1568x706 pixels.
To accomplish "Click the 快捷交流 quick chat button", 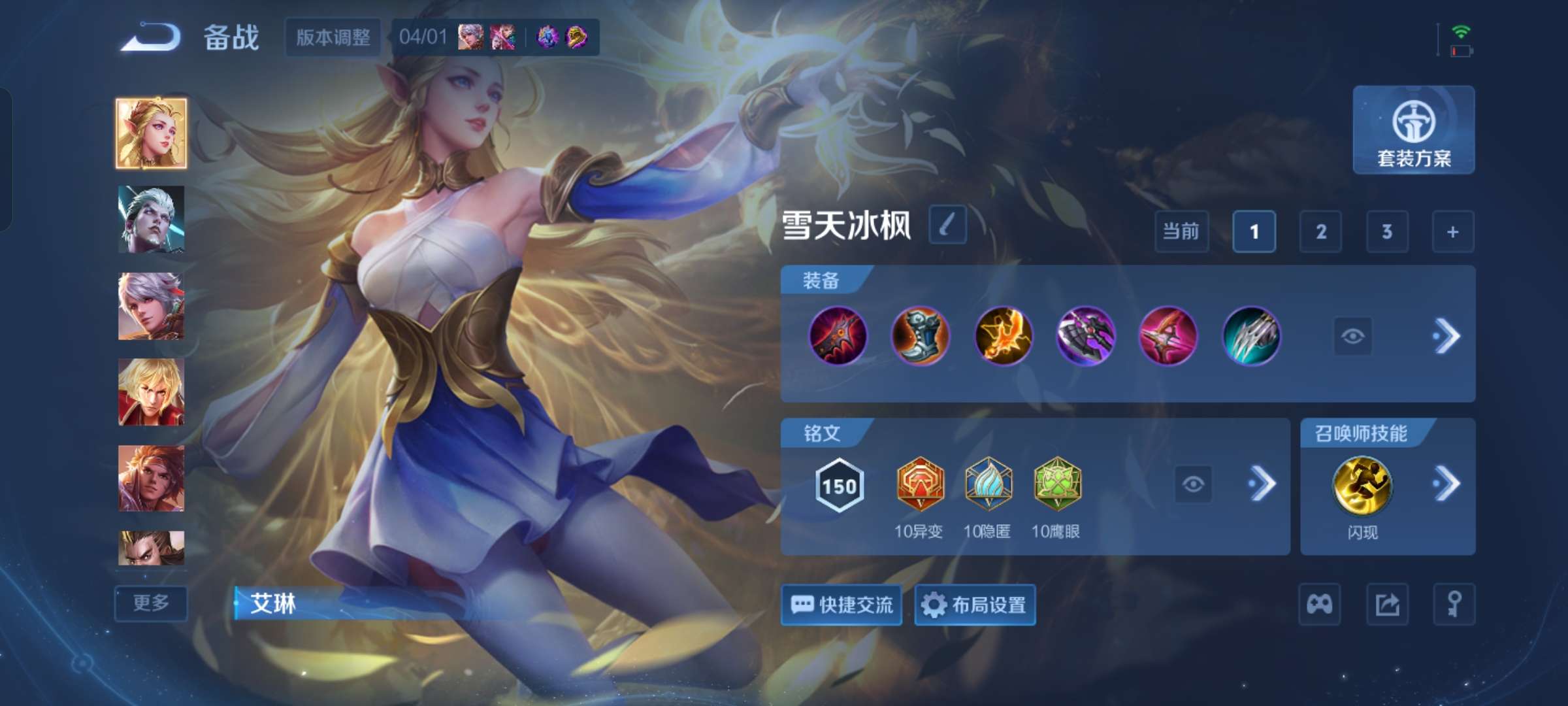I will click(x=841, y=605).
